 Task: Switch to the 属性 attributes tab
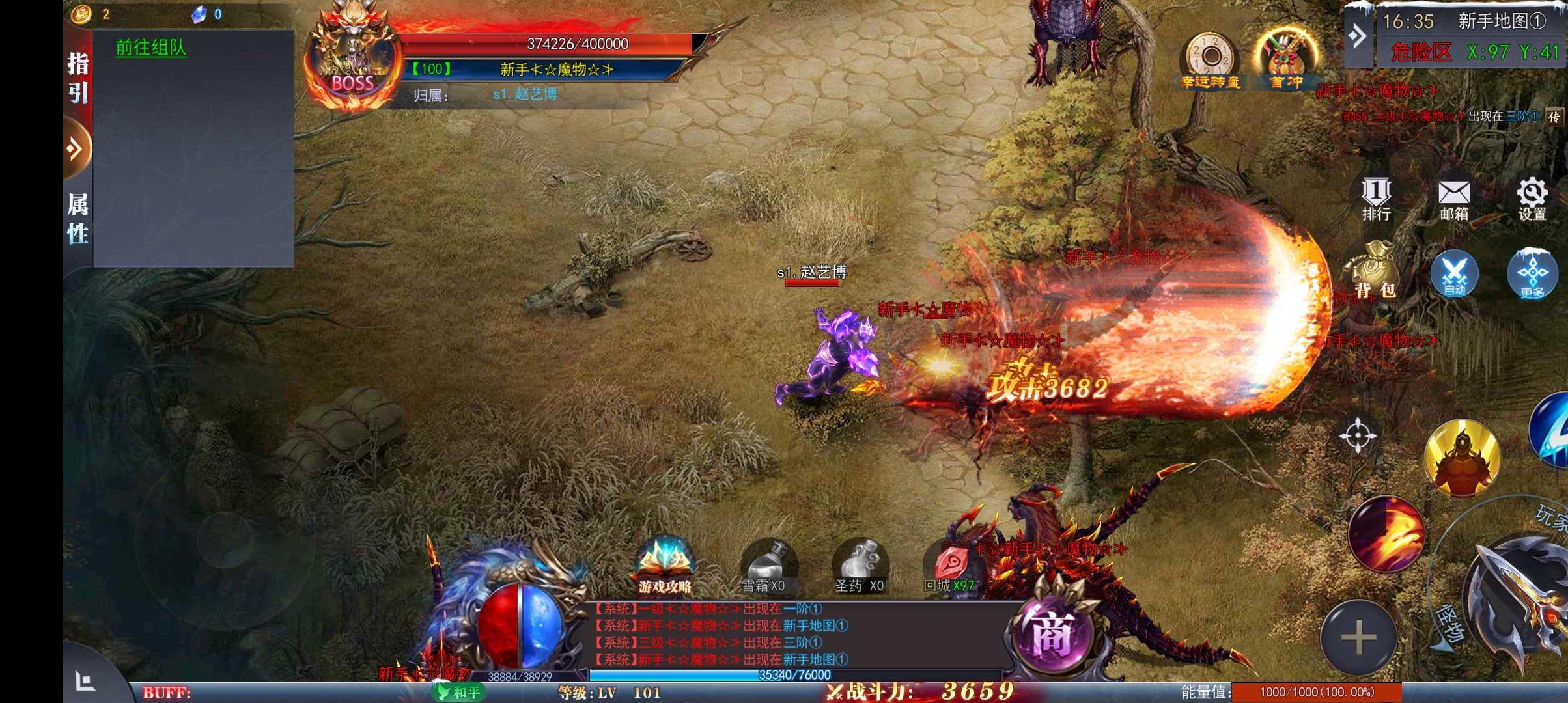78,218
